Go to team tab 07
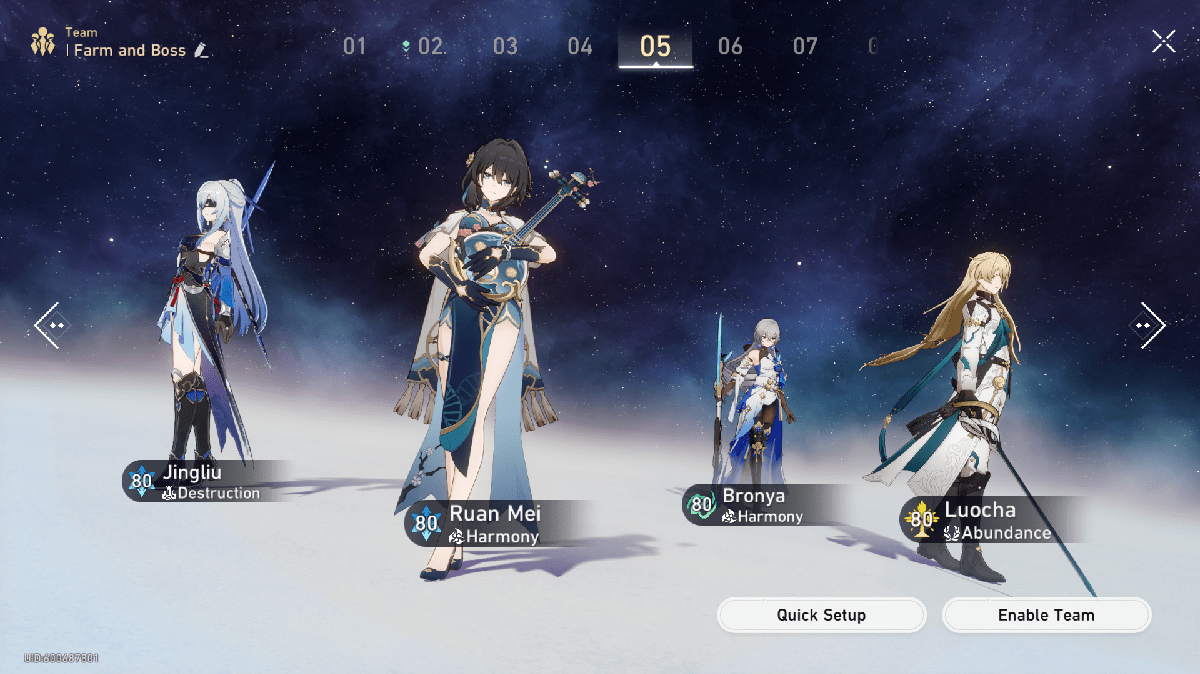The height and width of the screenshot is (674, 1200). pyautogui.click(x=805, y=46)
